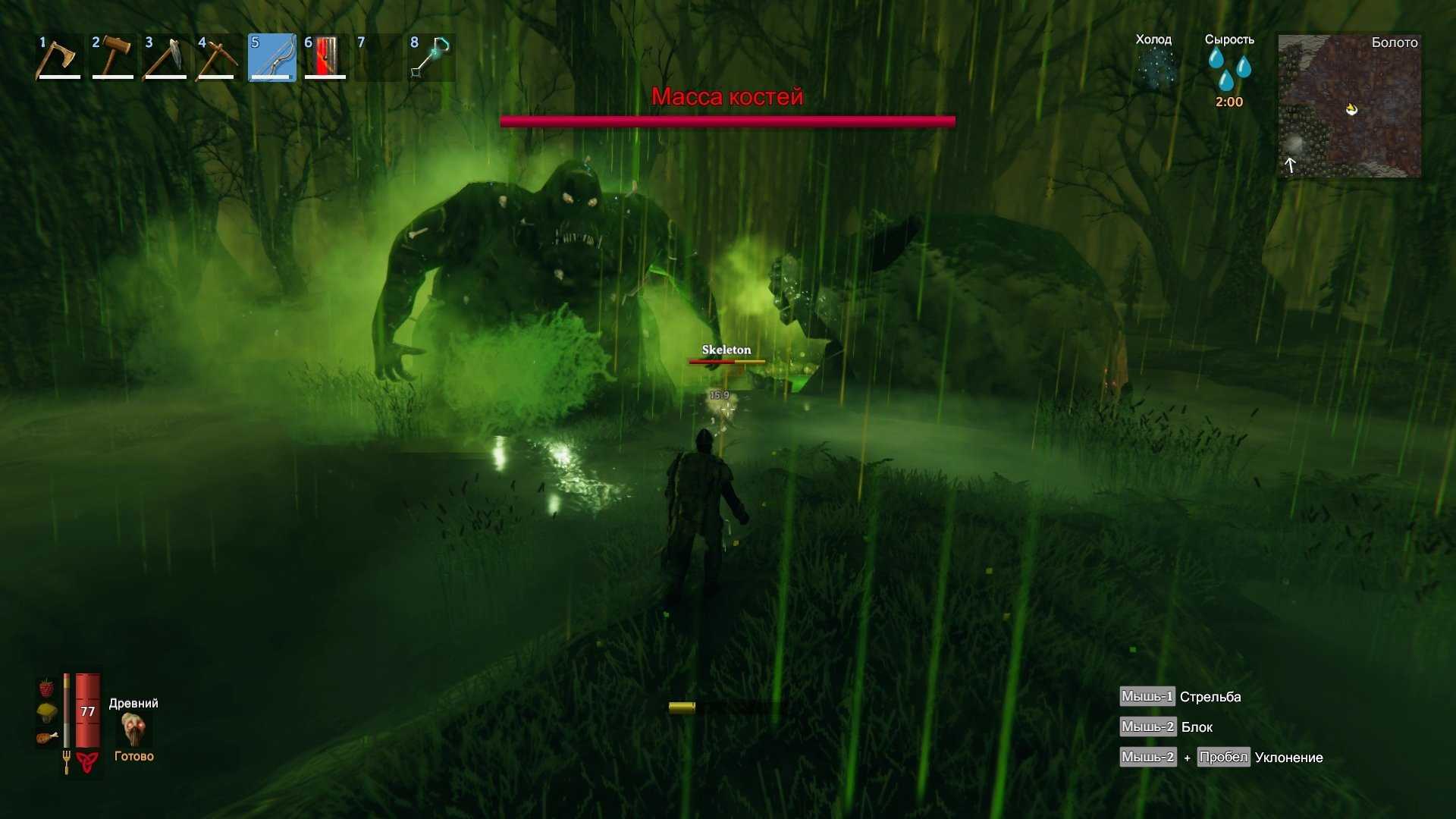1456x819 pixels.
Task: Select the axe in hotbar slot 1
Action: click(x=58, y=57)
